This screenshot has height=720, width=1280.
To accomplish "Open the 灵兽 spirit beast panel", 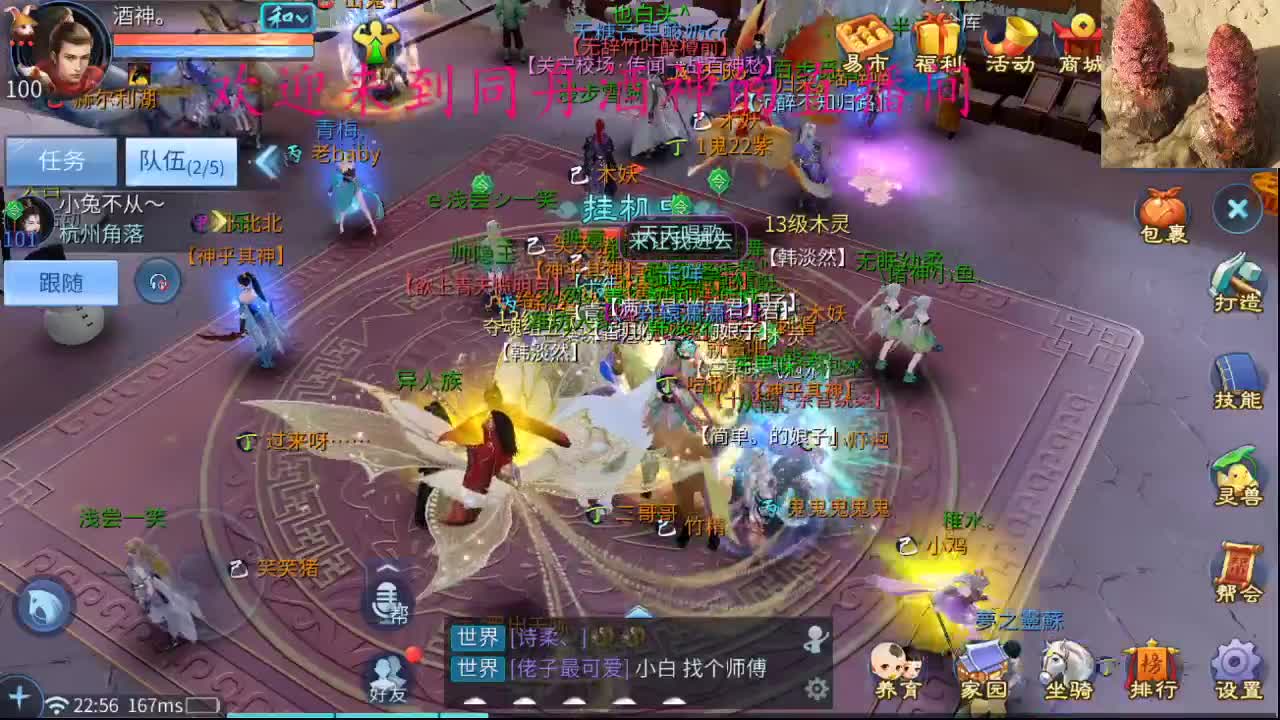I will point(1237,478).
